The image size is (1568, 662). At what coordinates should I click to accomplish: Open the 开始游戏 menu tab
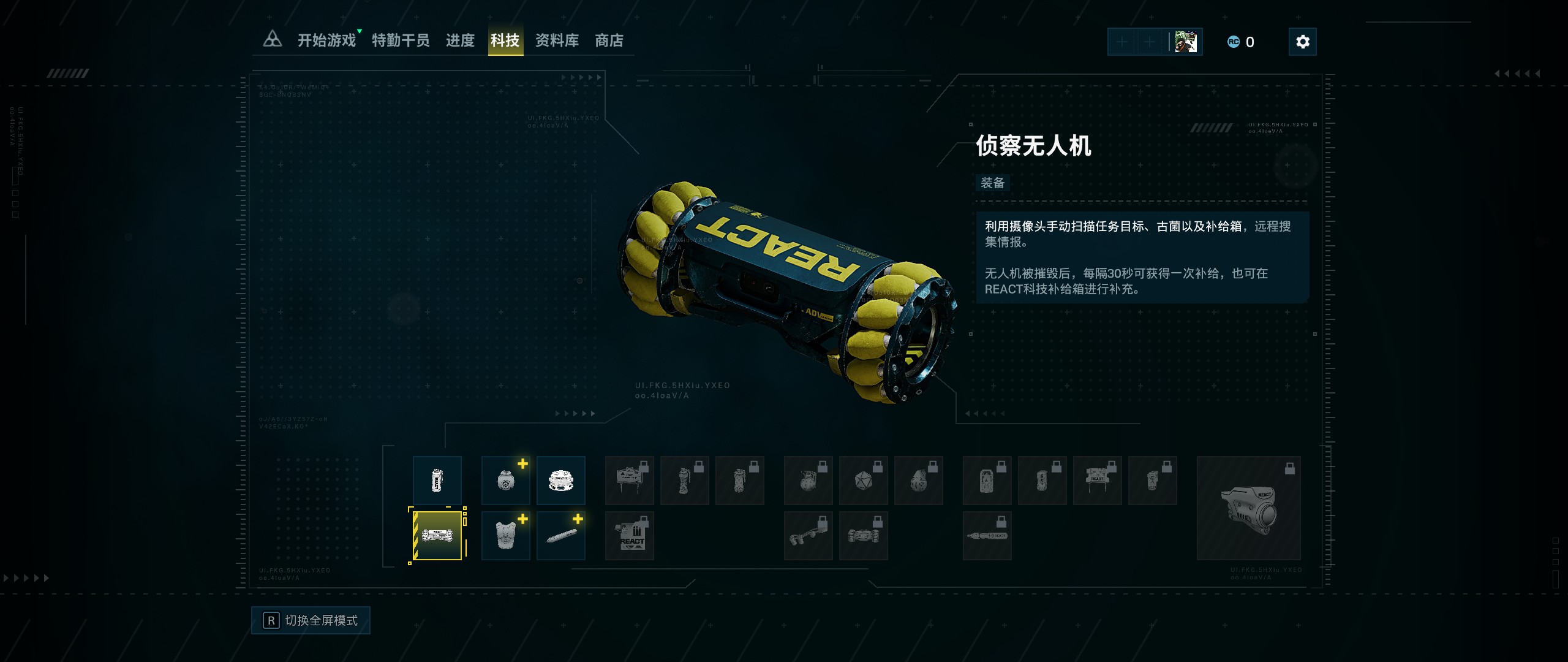(x=326, y=41)
